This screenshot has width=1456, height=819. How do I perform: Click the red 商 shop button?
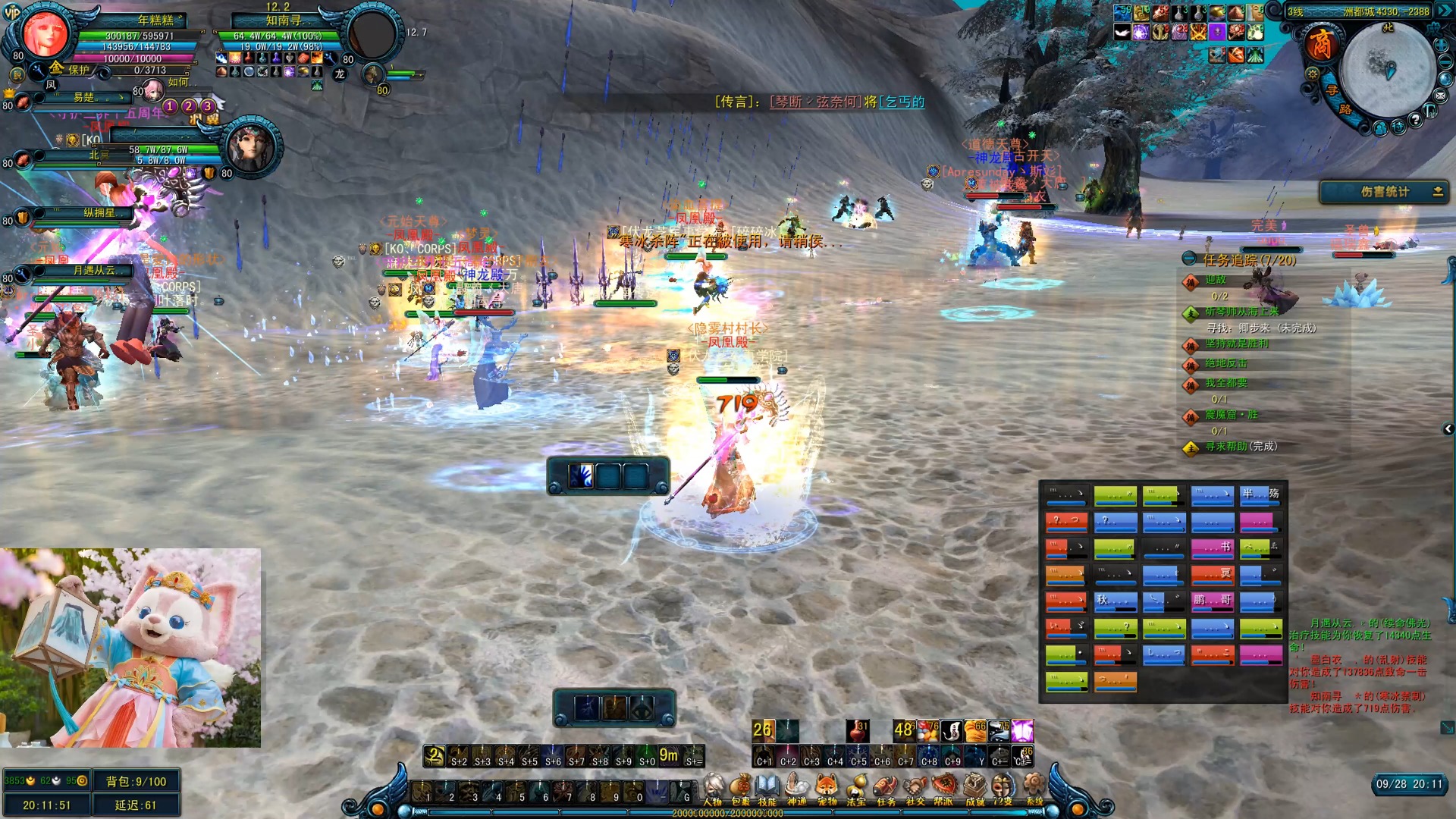[1320, 45]
